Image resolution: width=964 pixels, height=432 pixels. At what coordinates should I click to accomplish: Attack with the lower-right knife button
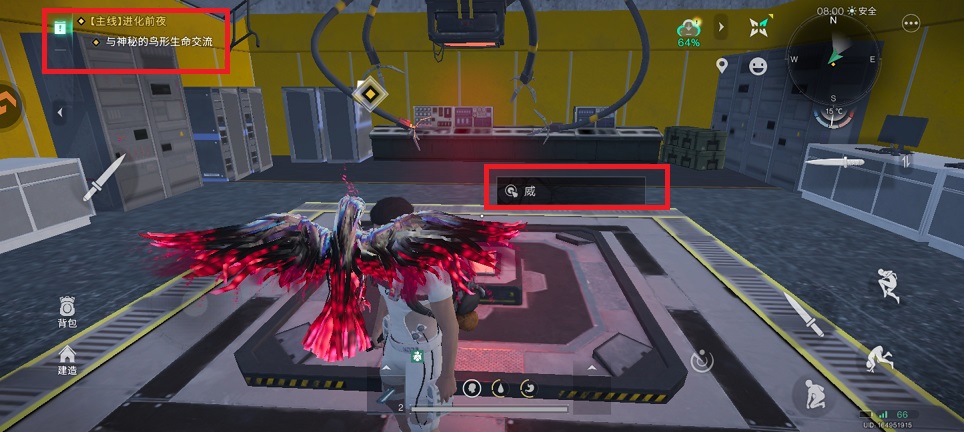tap(803, 313)
